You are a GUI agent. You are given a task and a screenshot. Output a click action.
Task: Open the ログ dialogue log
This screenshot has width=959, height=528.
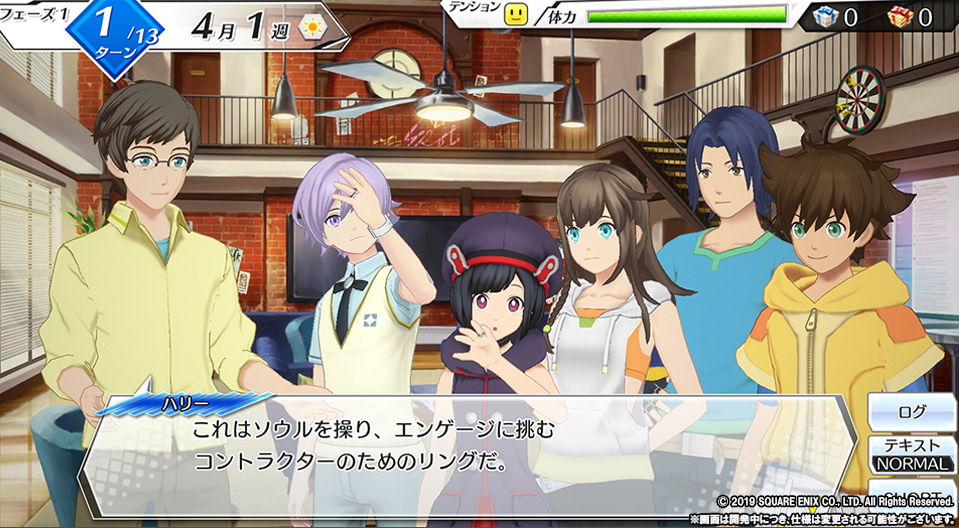pyautogui.click(x=911, y=411)
